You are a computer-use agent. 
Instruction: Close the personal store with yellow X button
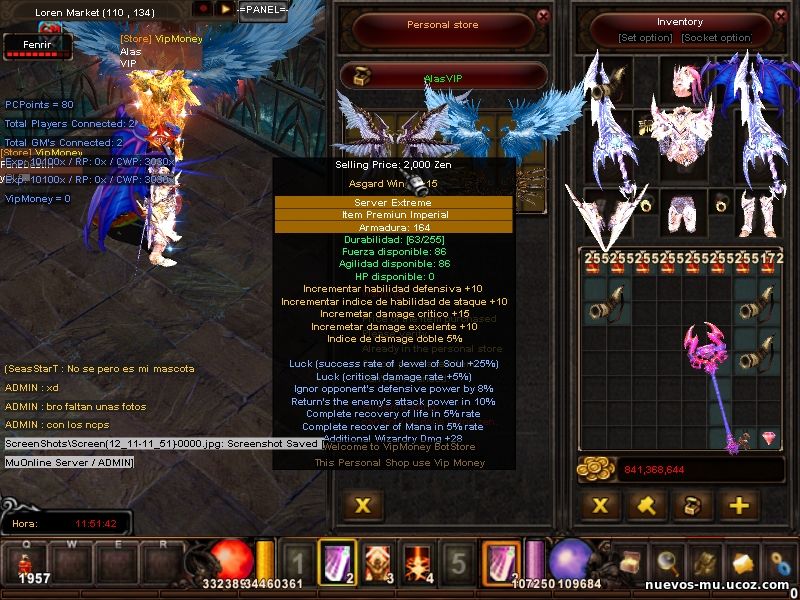tap(363, 505)
